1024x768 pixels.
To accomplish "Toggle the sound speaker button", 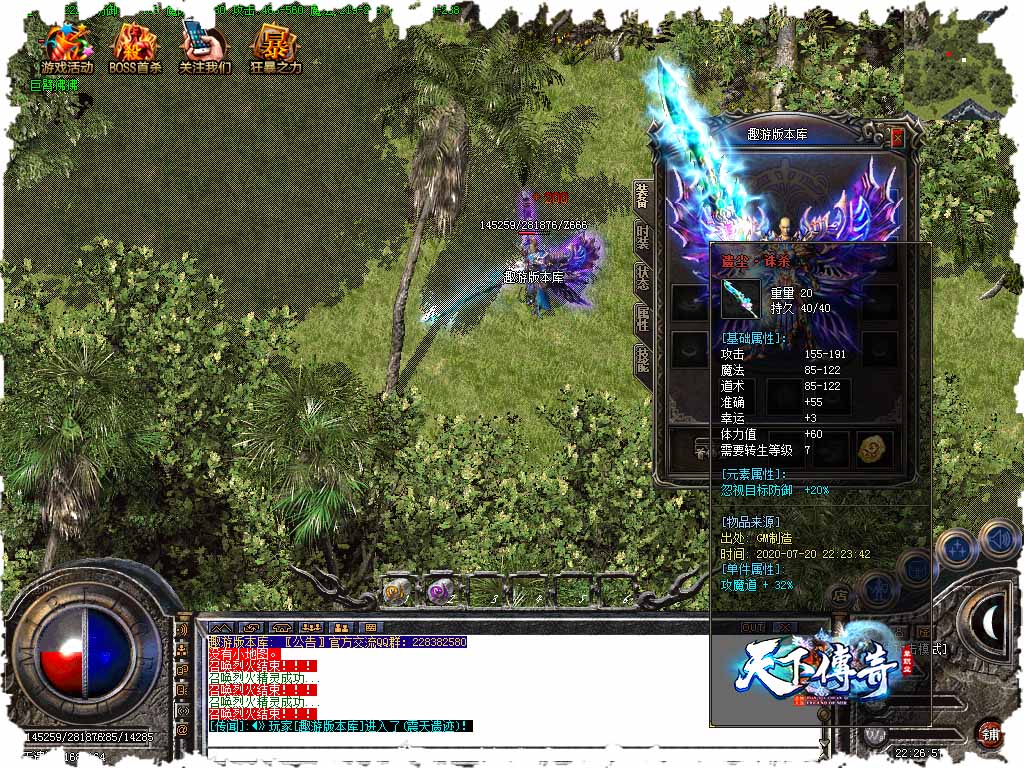I will (x=998, y=540).
